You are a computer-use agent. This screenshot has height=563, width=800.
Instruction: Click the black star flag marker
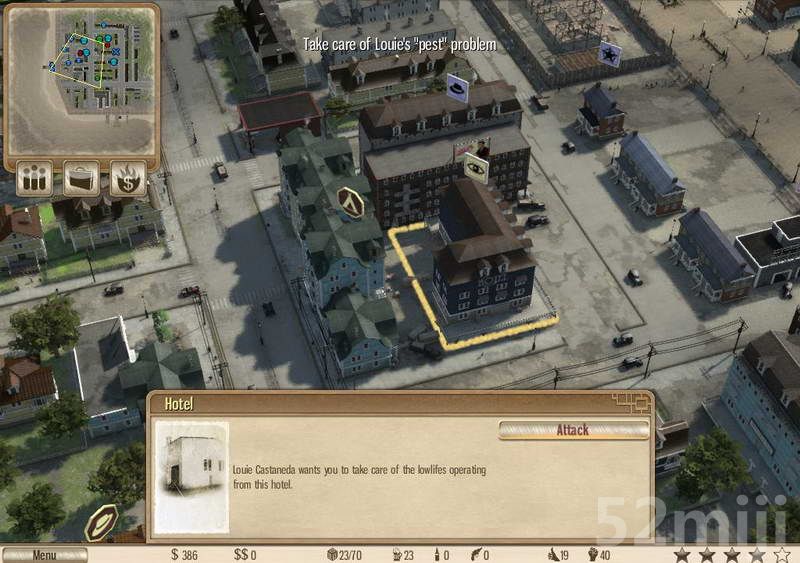pos(608,55)
